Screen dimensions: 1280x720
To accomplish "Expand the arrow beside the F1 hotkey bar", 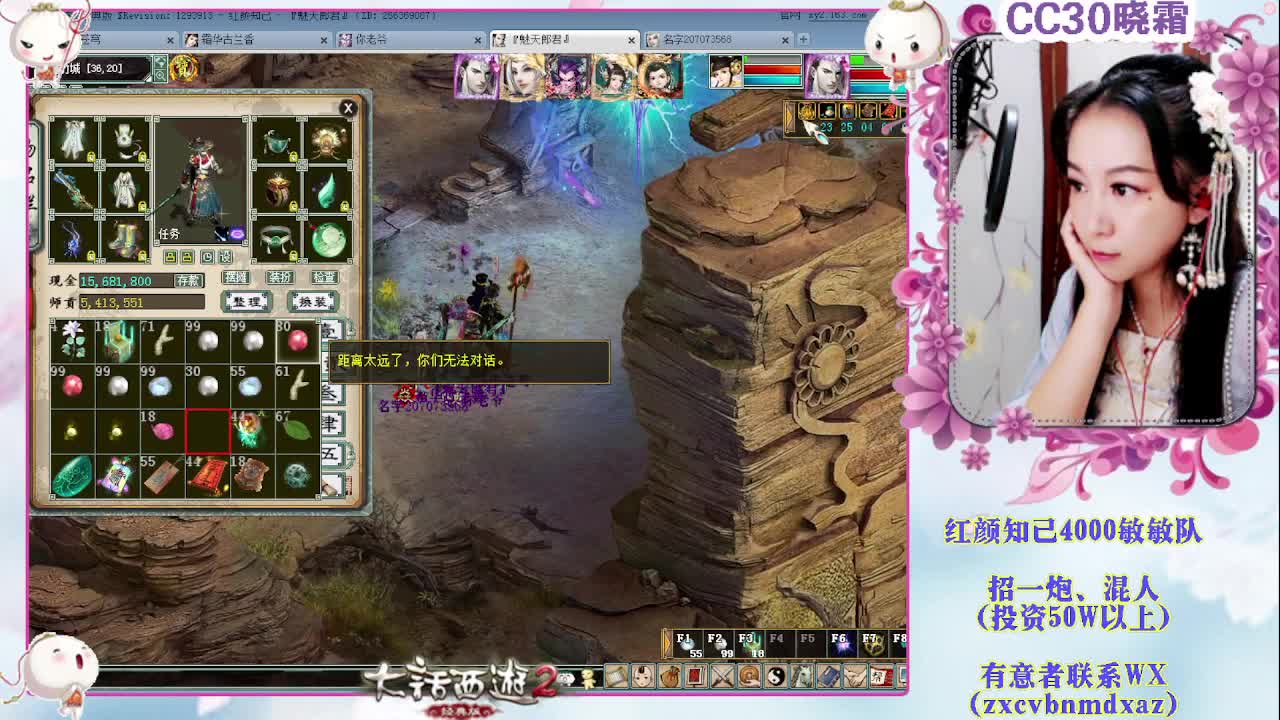I will click(x=667, y=643).
